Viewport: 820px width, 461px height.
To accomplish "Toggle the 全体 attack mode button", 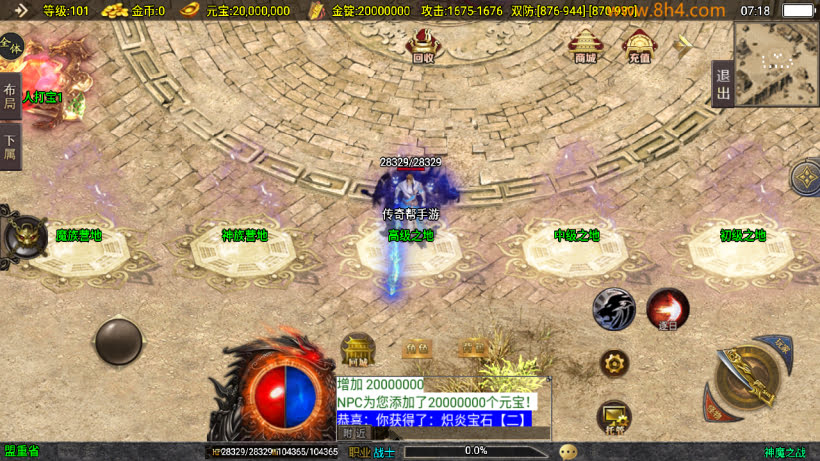I will click(x=10, y=46).
